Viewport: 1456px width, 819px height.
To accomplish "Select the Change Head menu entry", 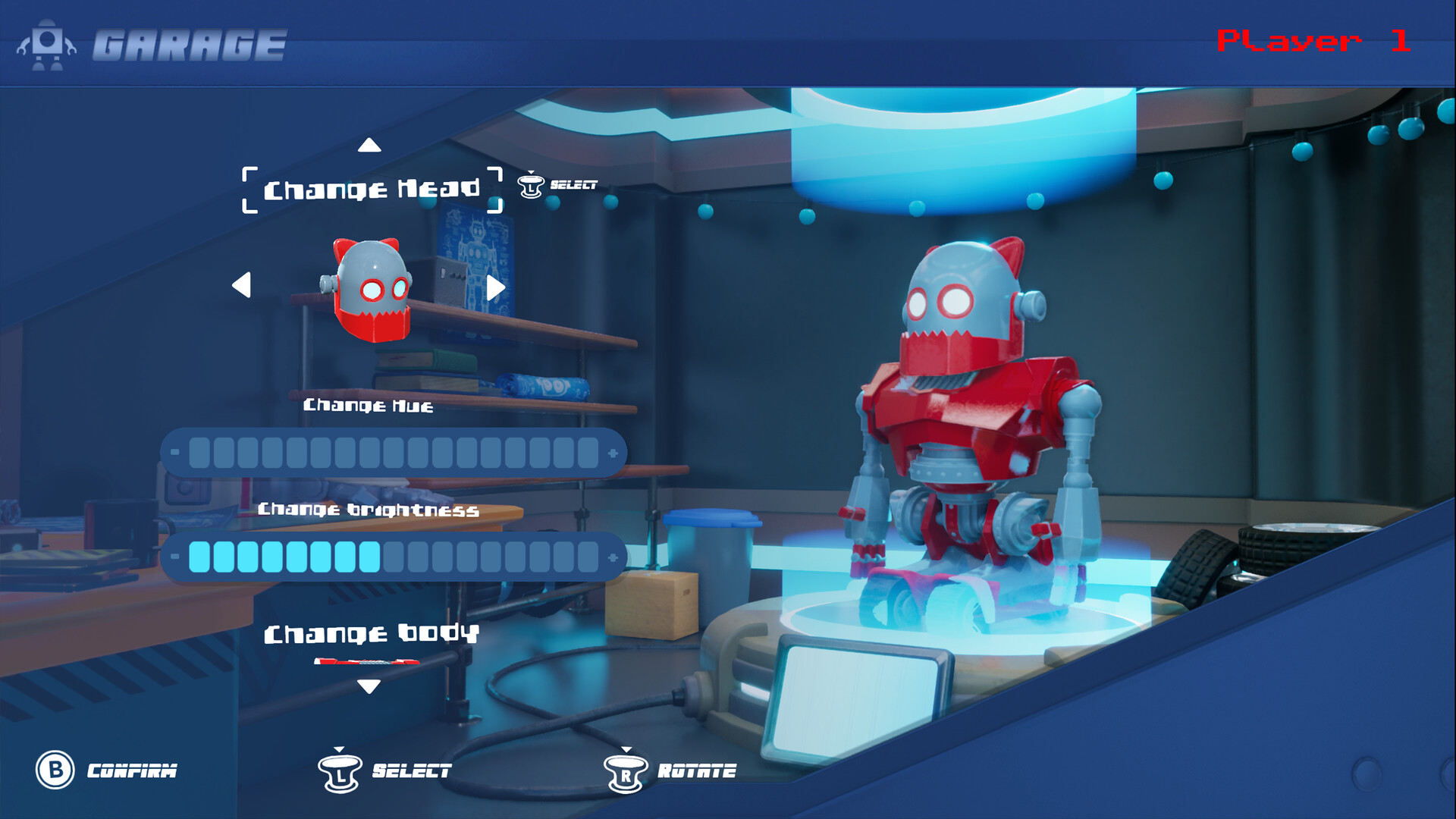I will (373, 188).
